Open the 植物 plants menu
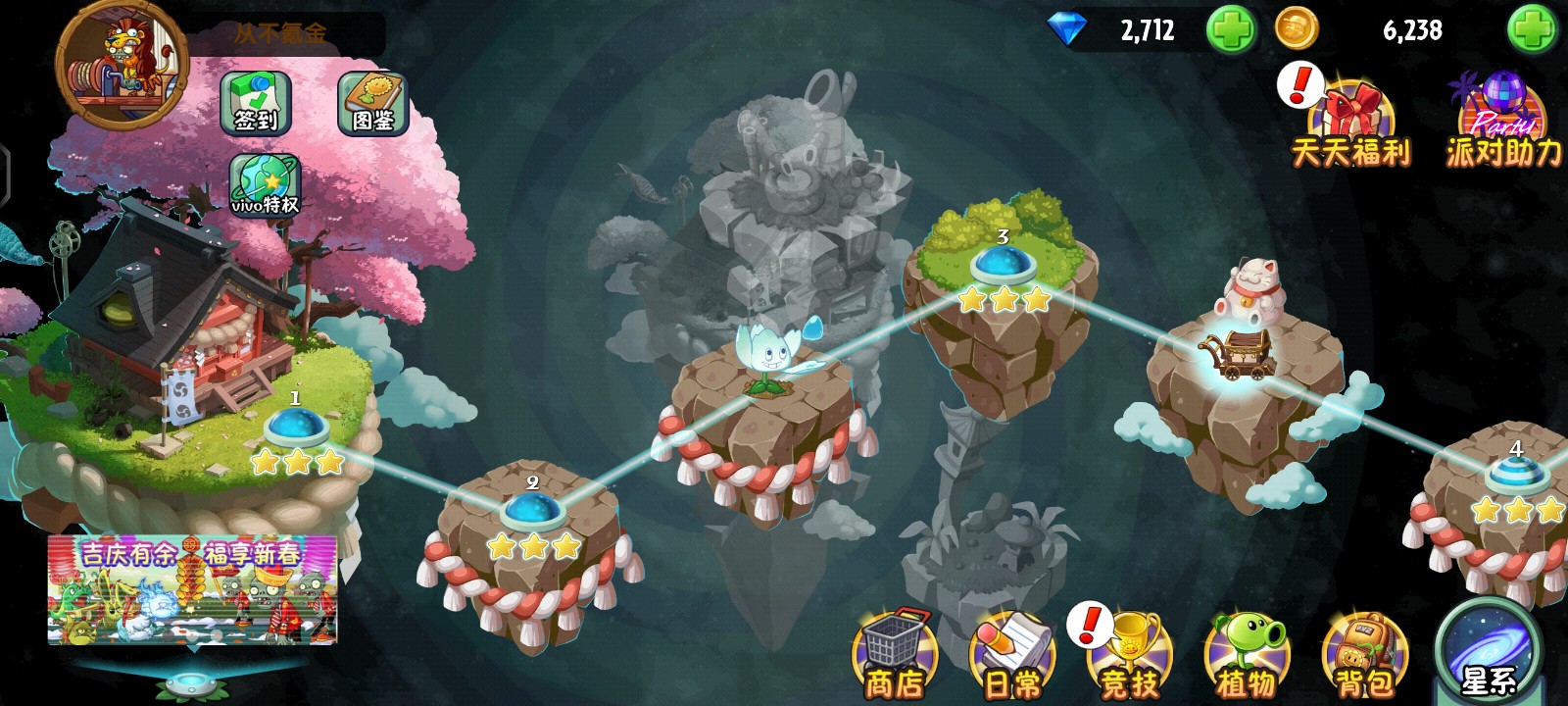 coord(1247,654)
